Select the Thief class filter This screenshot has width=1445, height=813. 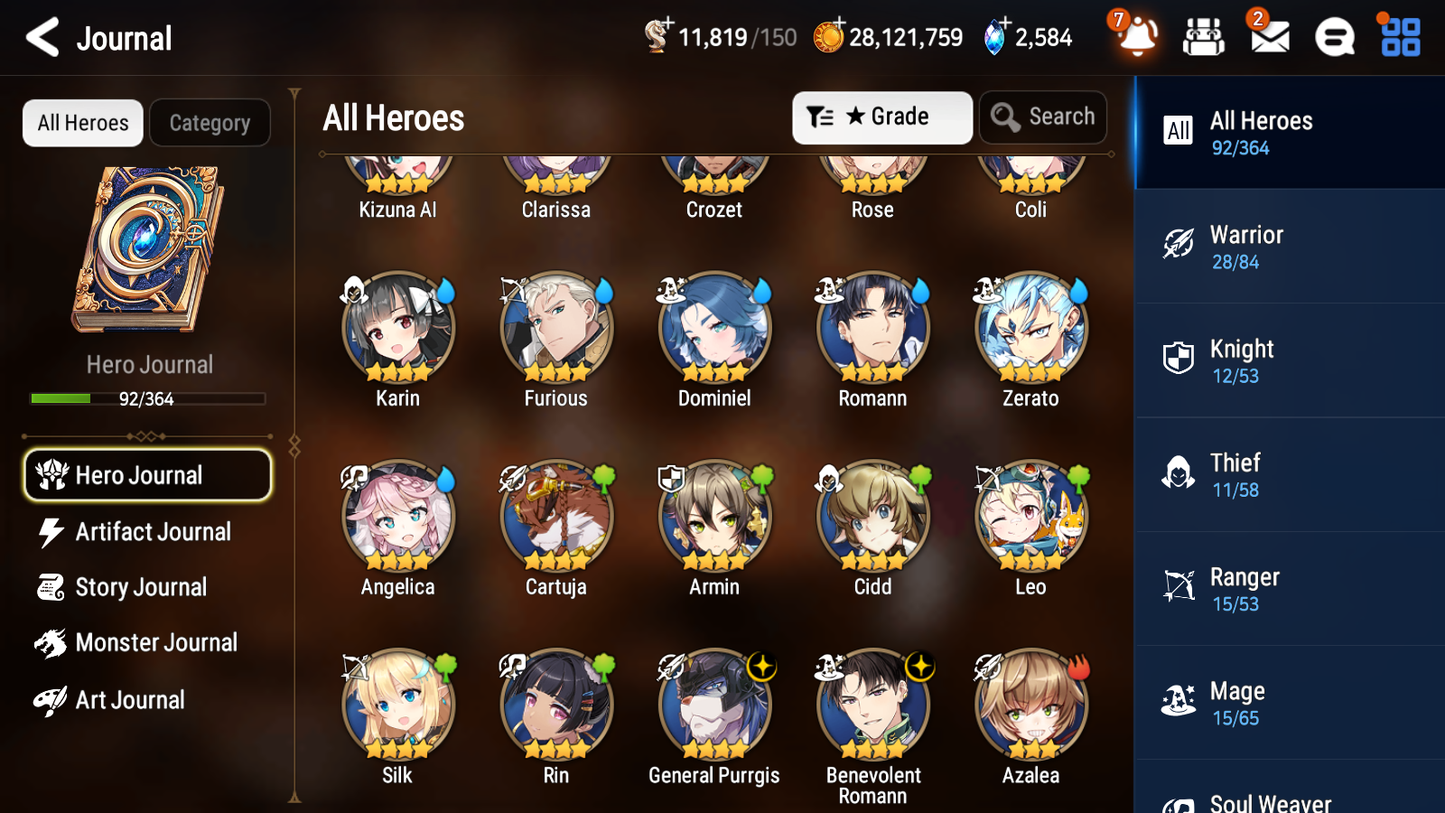click(x=1289, y=474)
